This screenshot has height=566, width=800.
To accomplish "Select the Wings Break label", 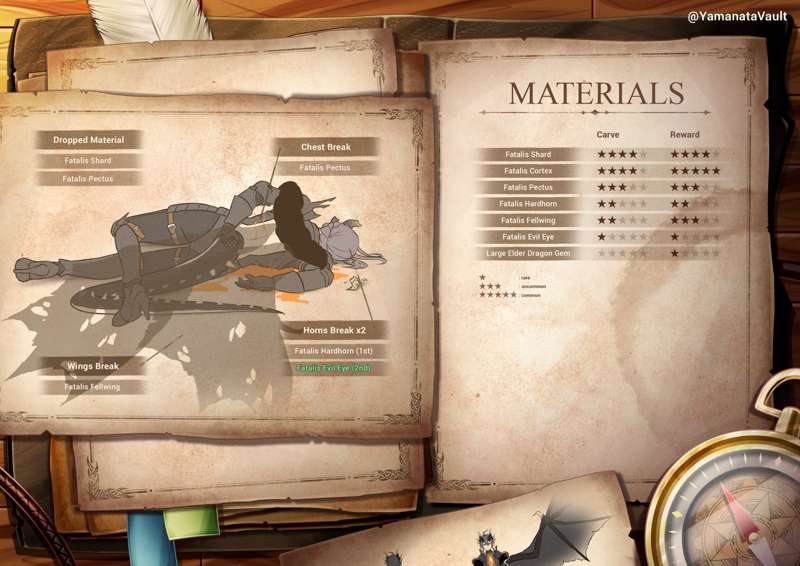I will pos(93,366).
